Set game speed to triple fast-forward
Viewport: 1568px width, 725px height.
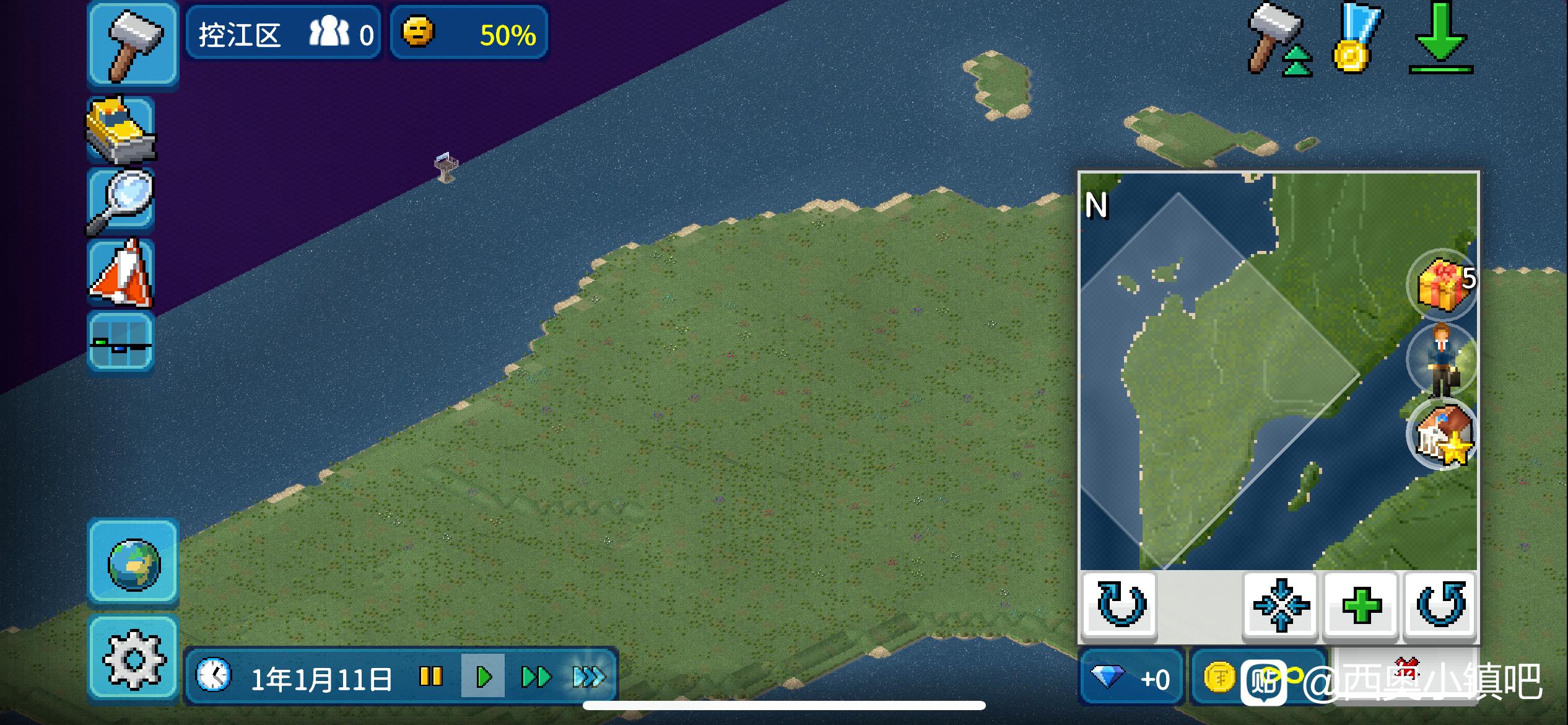point(588,676)
